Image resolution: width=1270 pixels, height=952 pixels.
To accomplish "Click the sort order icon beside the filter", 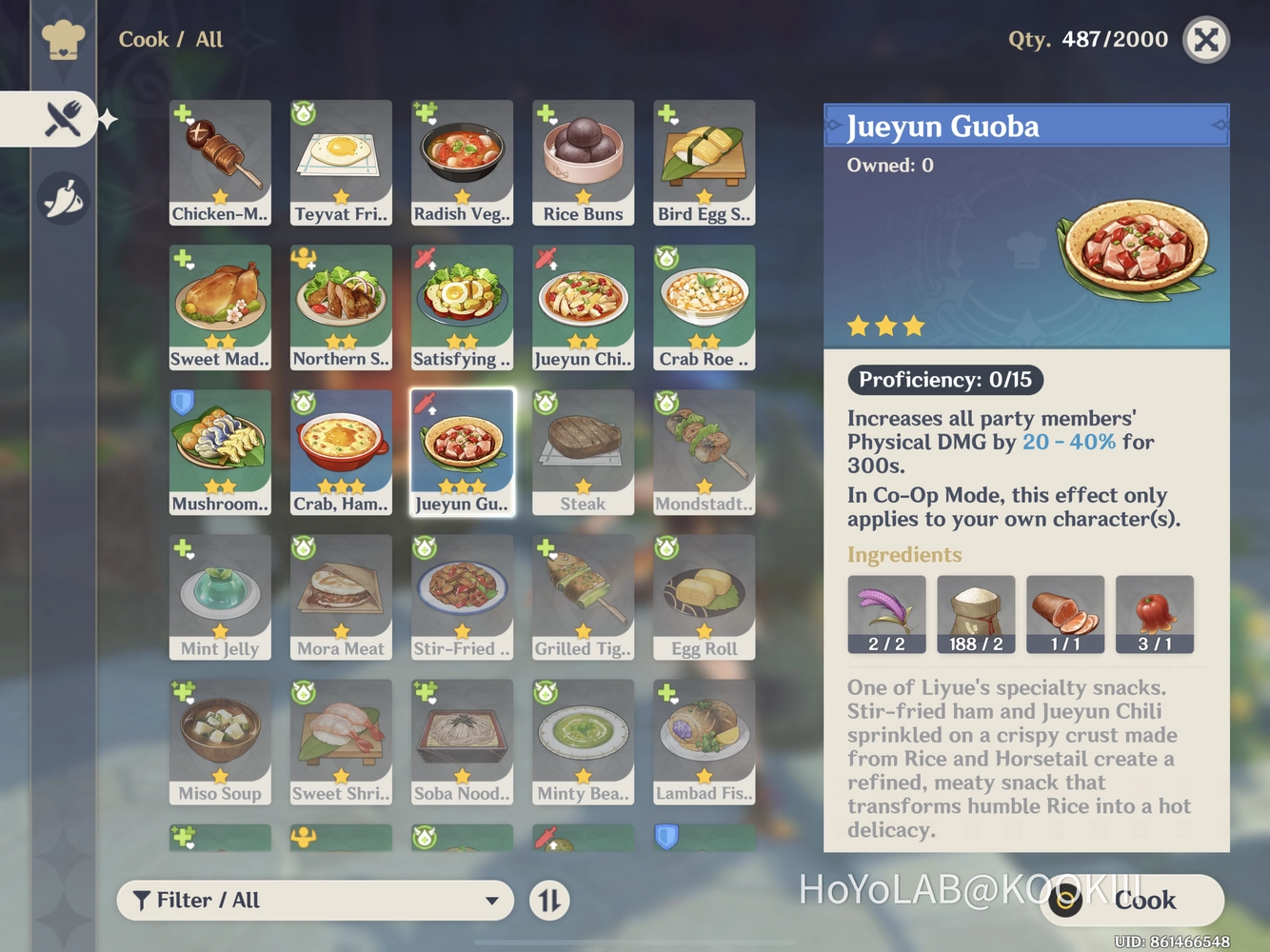I will 548,900.
